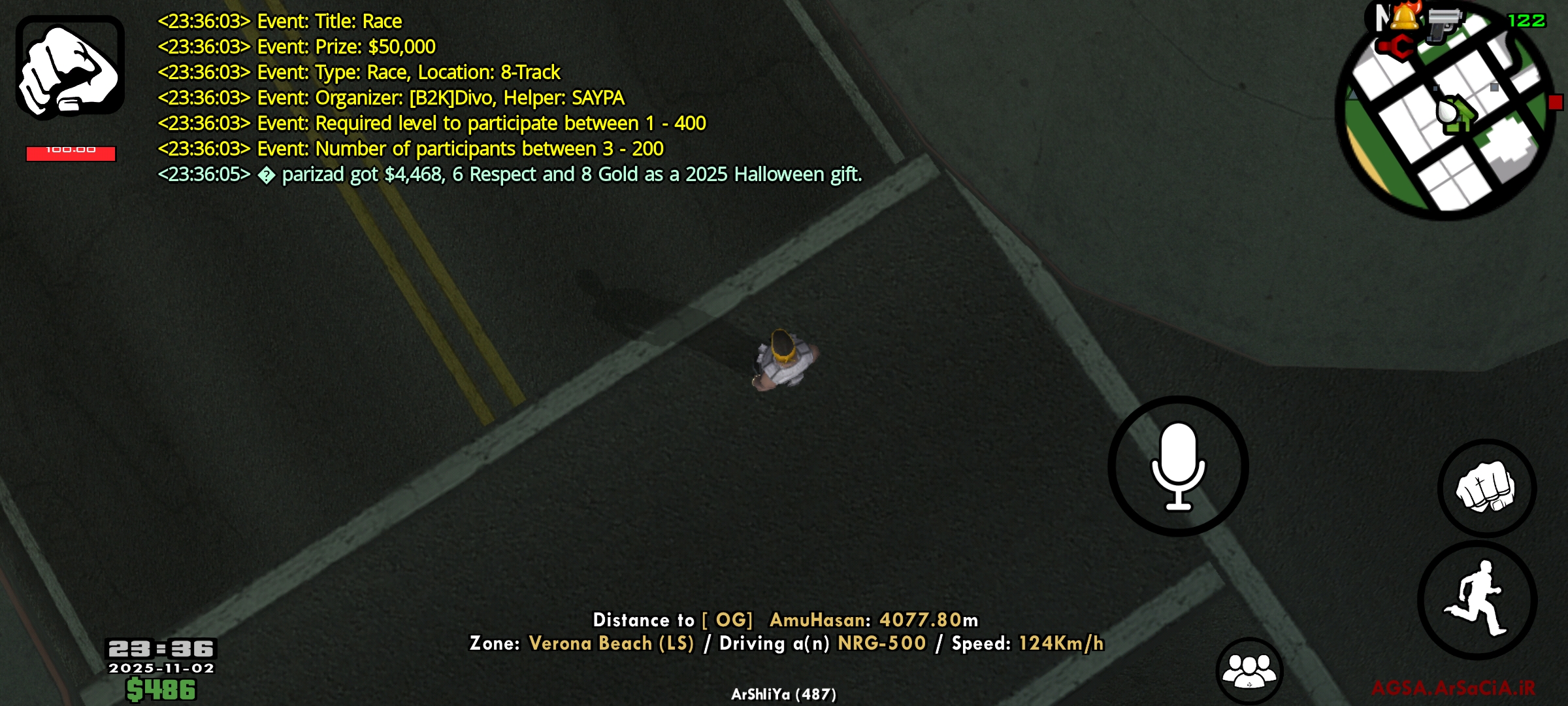Click the green ammo count 122
1568x706 pixels.
click(x=1527, y=20)
